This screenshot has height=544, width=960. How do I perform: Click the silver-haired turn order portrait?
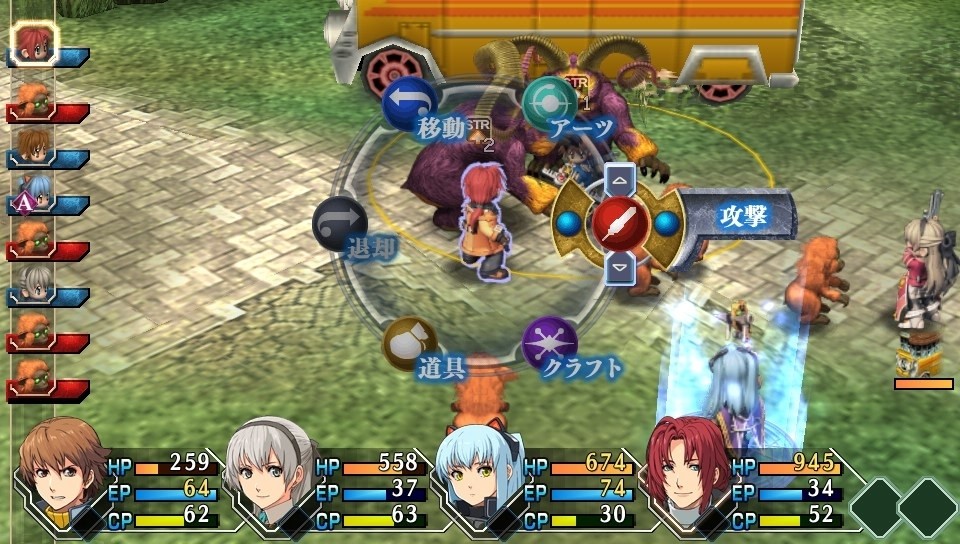coord(36,286)
